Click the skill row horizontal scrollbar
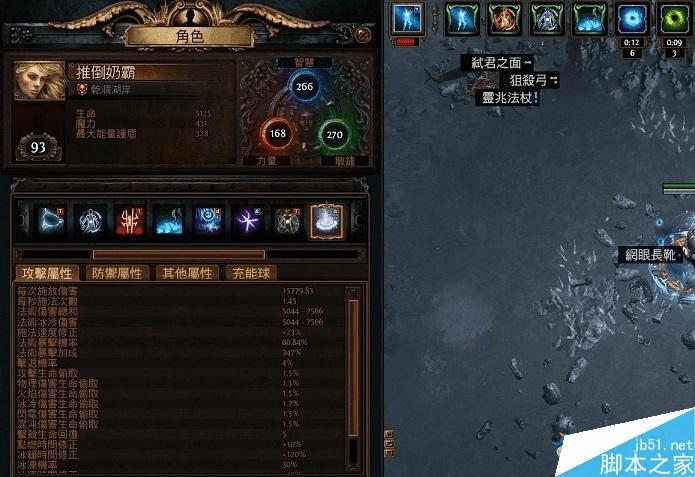 tap(180, 254)
